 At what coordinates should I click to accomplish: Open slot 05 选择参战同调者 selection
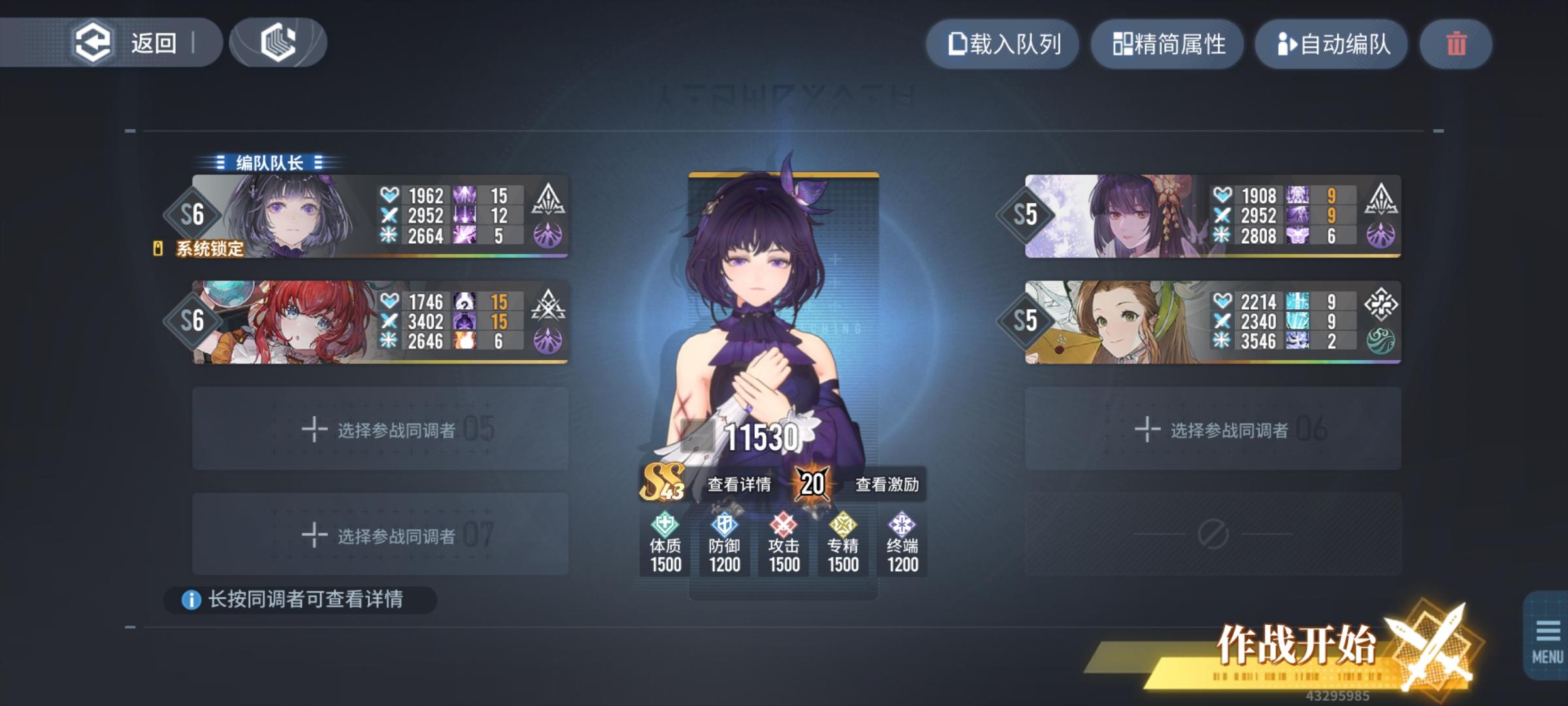pos(381,429)
